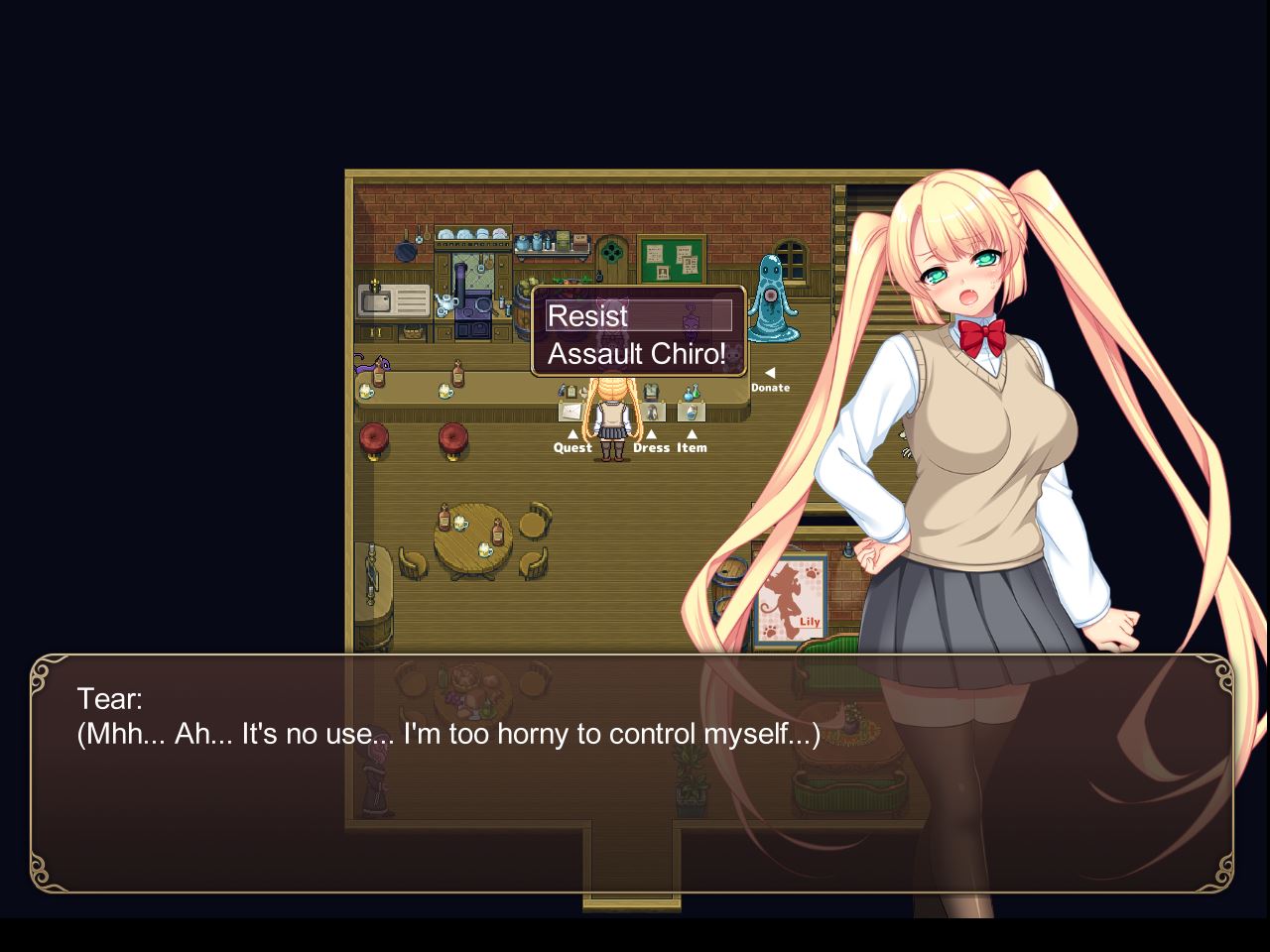Advance Tear's dialogue message box
1270x952 pixels.
point(631,773)
